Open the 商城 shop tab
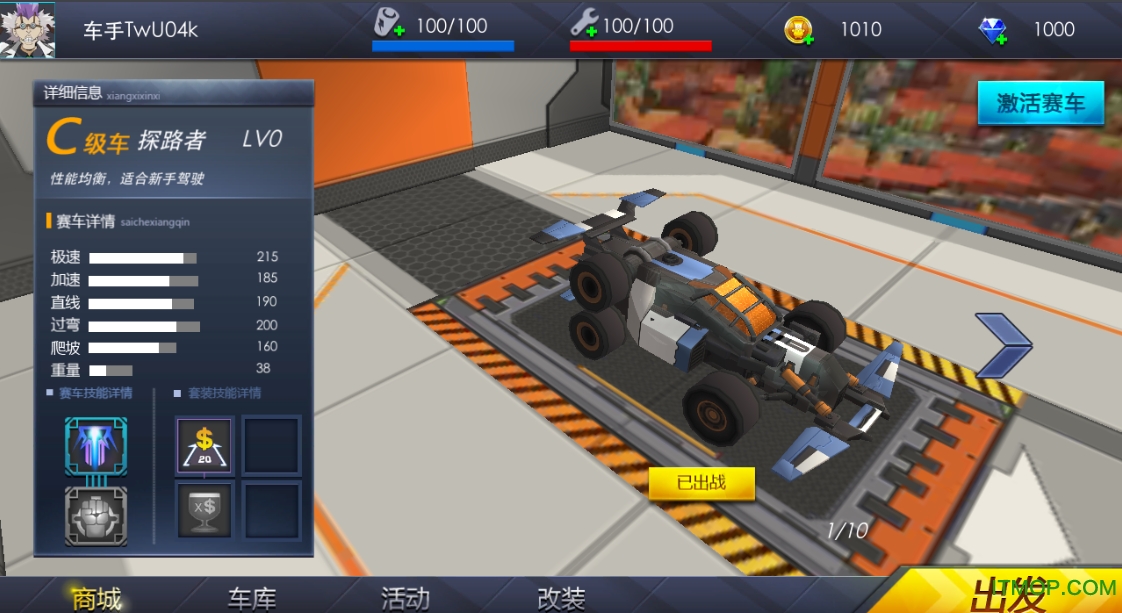 tap(97, 598)
